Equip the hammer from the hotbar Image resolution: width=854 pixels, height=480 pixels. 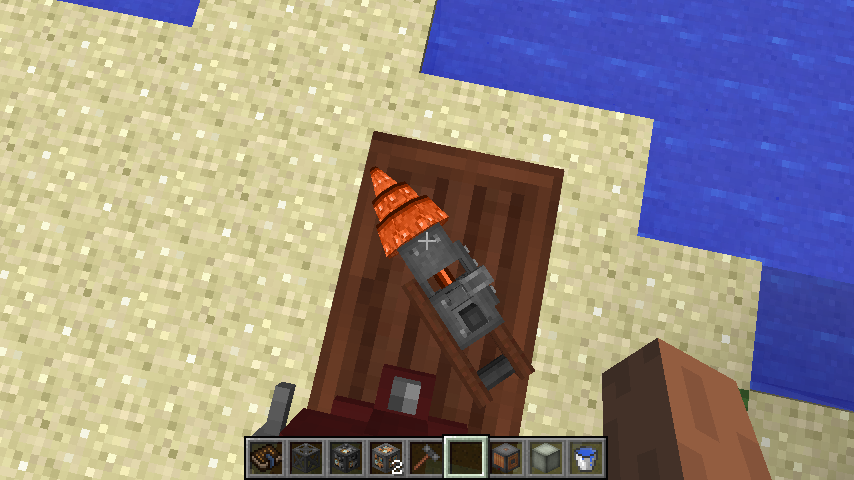click(x=426, y=458)
